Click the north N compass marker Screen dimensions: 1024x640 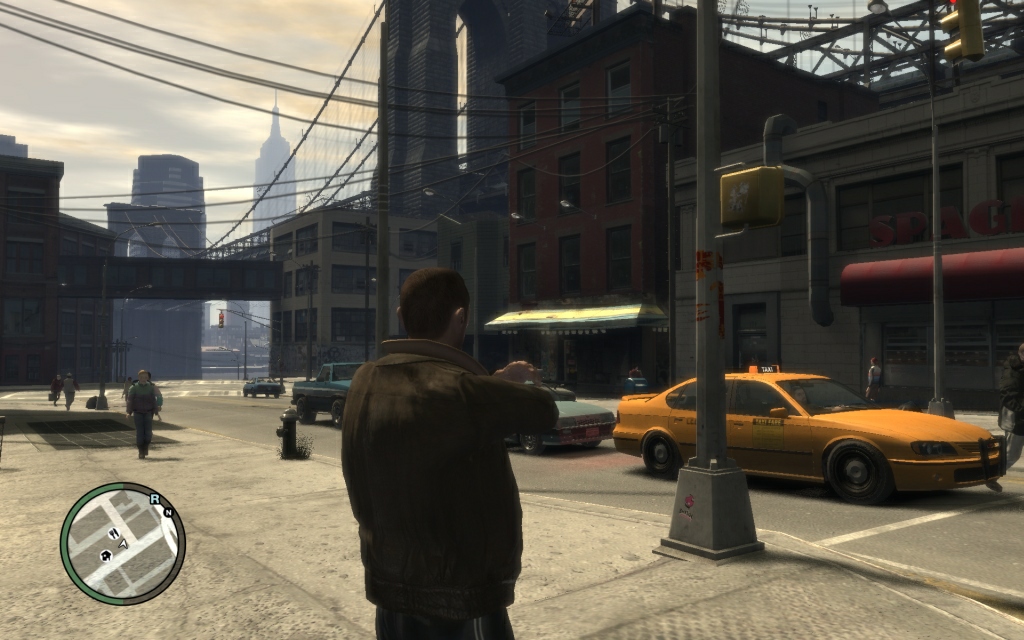(x=168, y=512)
